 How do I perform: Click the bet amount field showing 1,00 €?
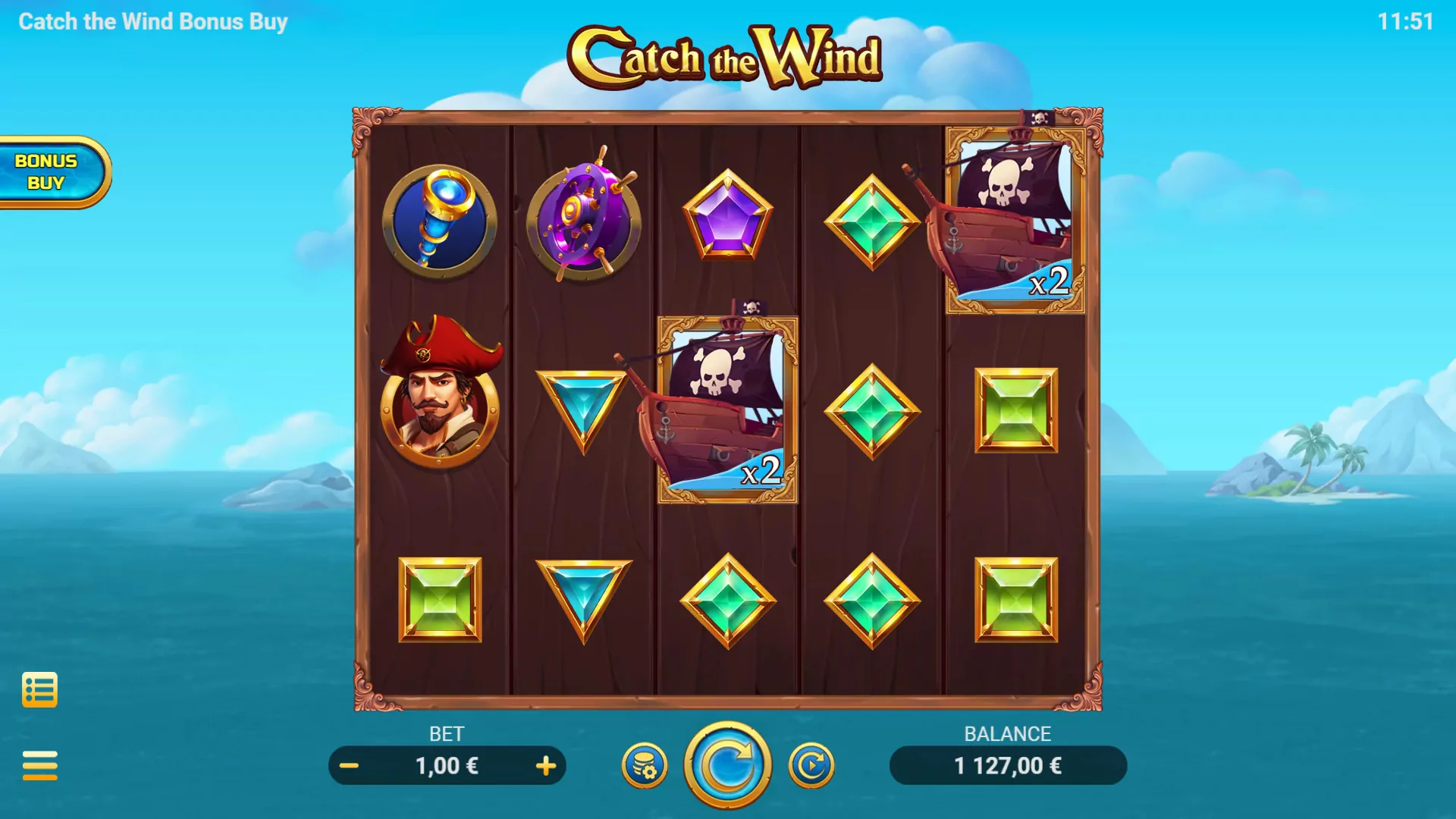(x=447, y=765)
